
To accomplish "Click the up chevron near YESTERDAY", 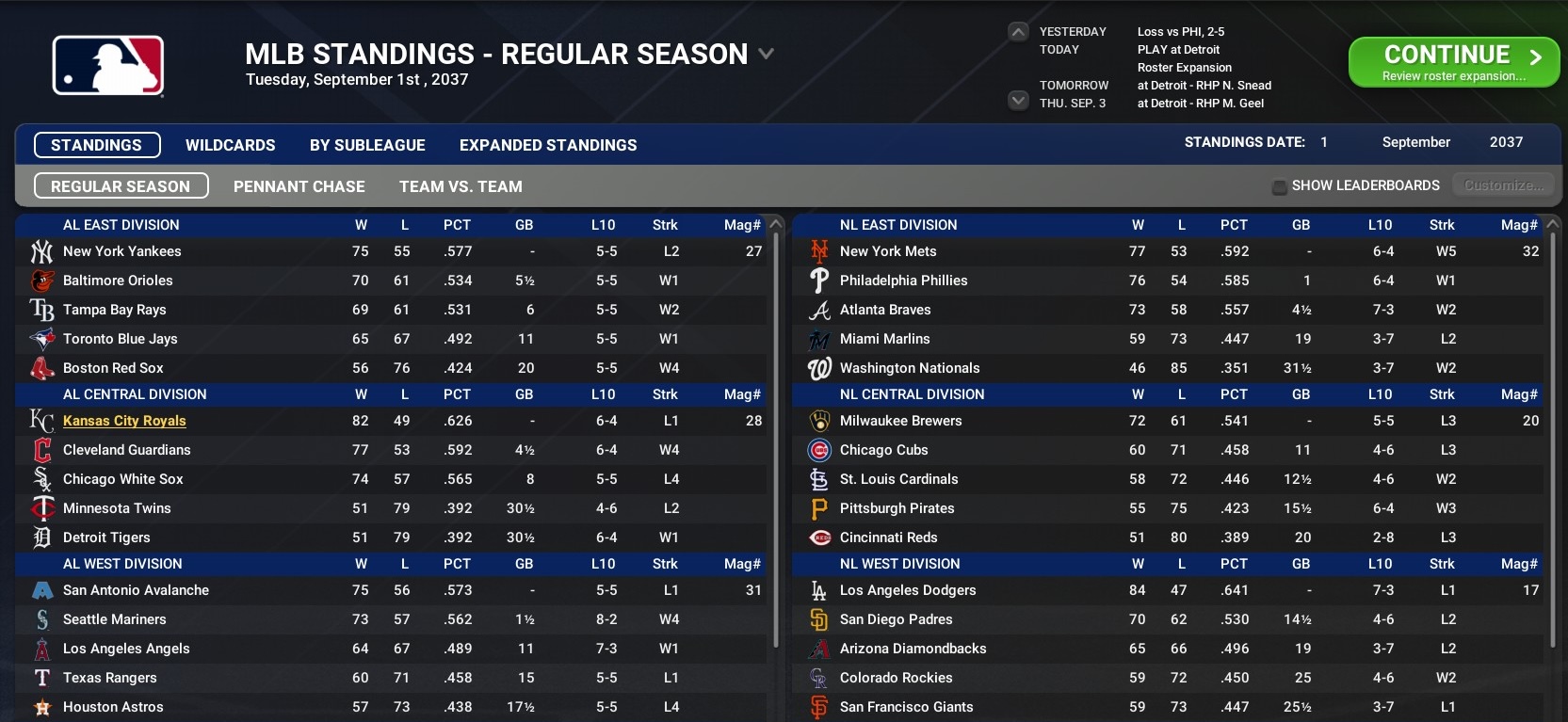I will [x=1017, y=31].
